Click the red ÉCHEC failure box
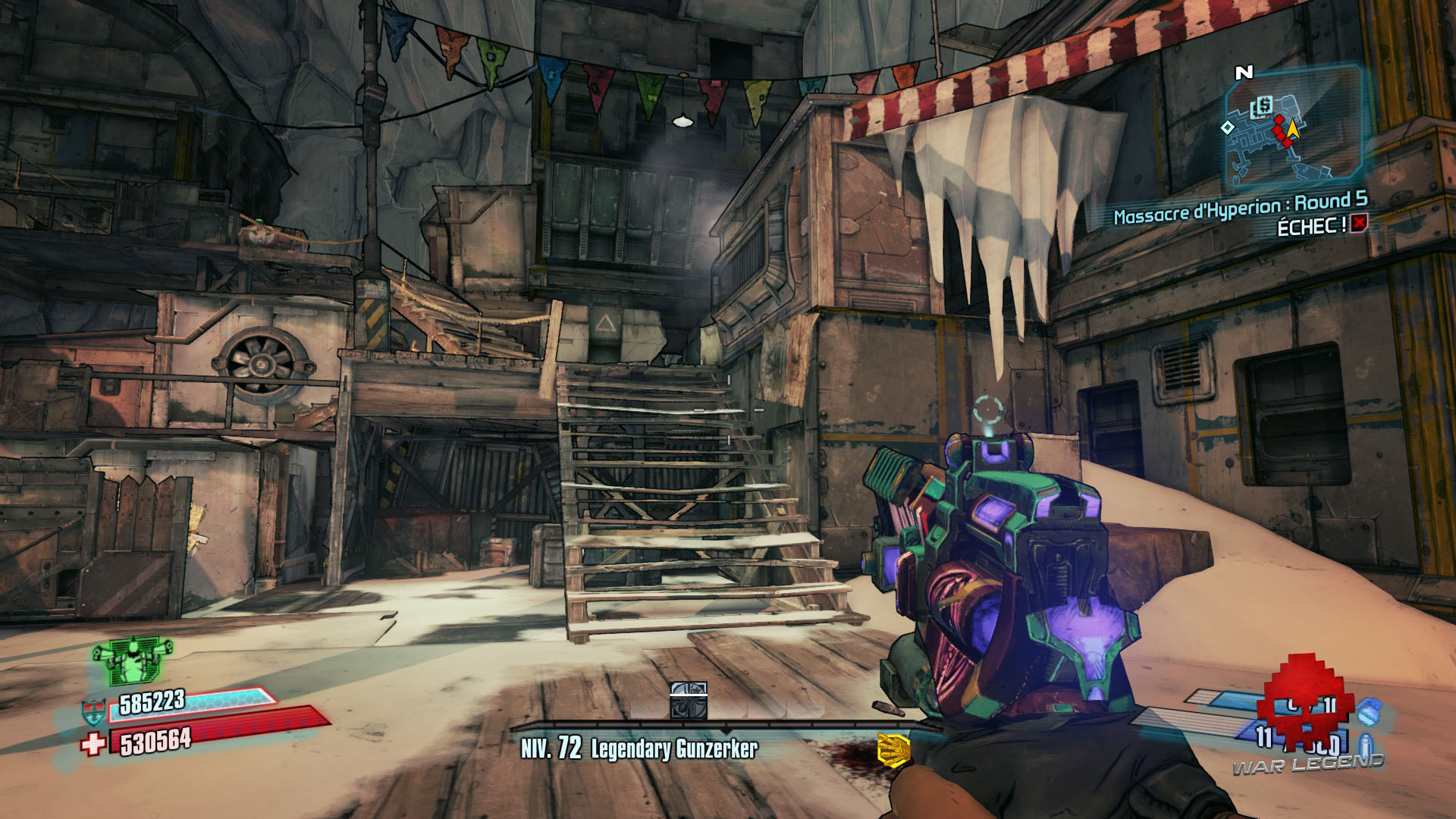Screen dimensions: 1456x819 click(1359, 223)
